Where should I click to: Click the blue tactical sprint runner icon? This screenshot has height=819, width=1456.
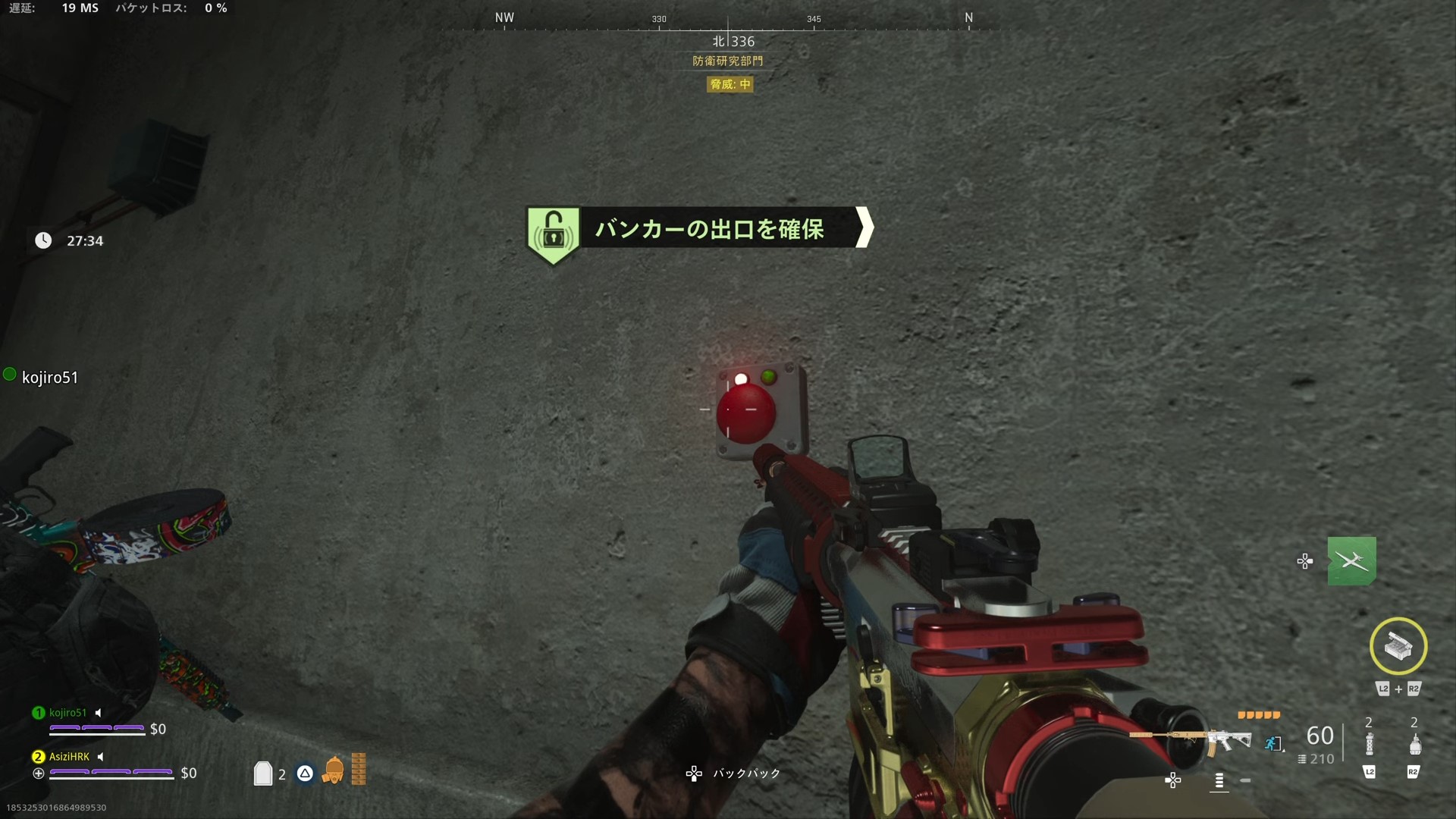[x=1271, y=743]
